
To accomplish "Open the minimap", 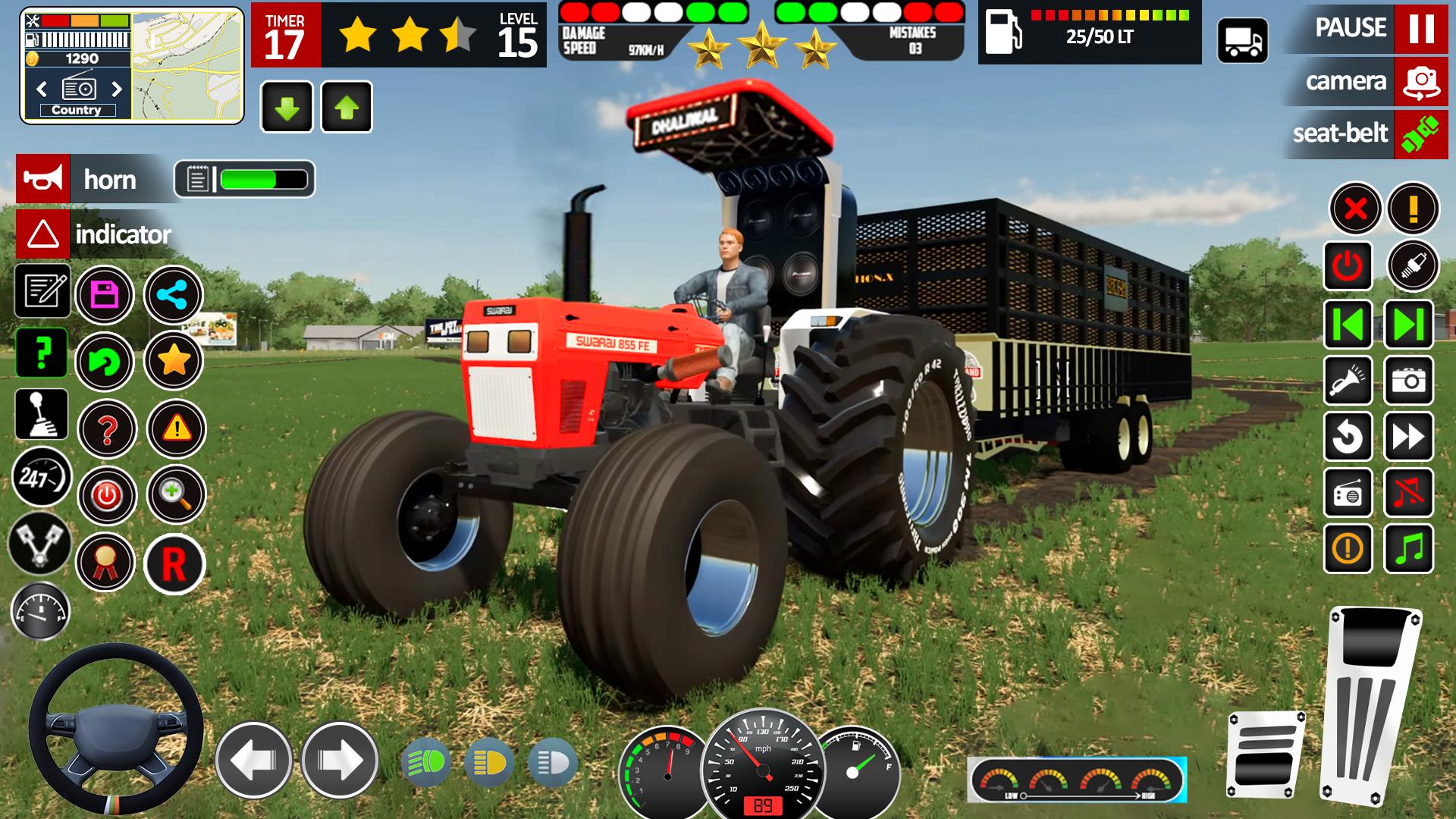I will click(x=187, y=65).
